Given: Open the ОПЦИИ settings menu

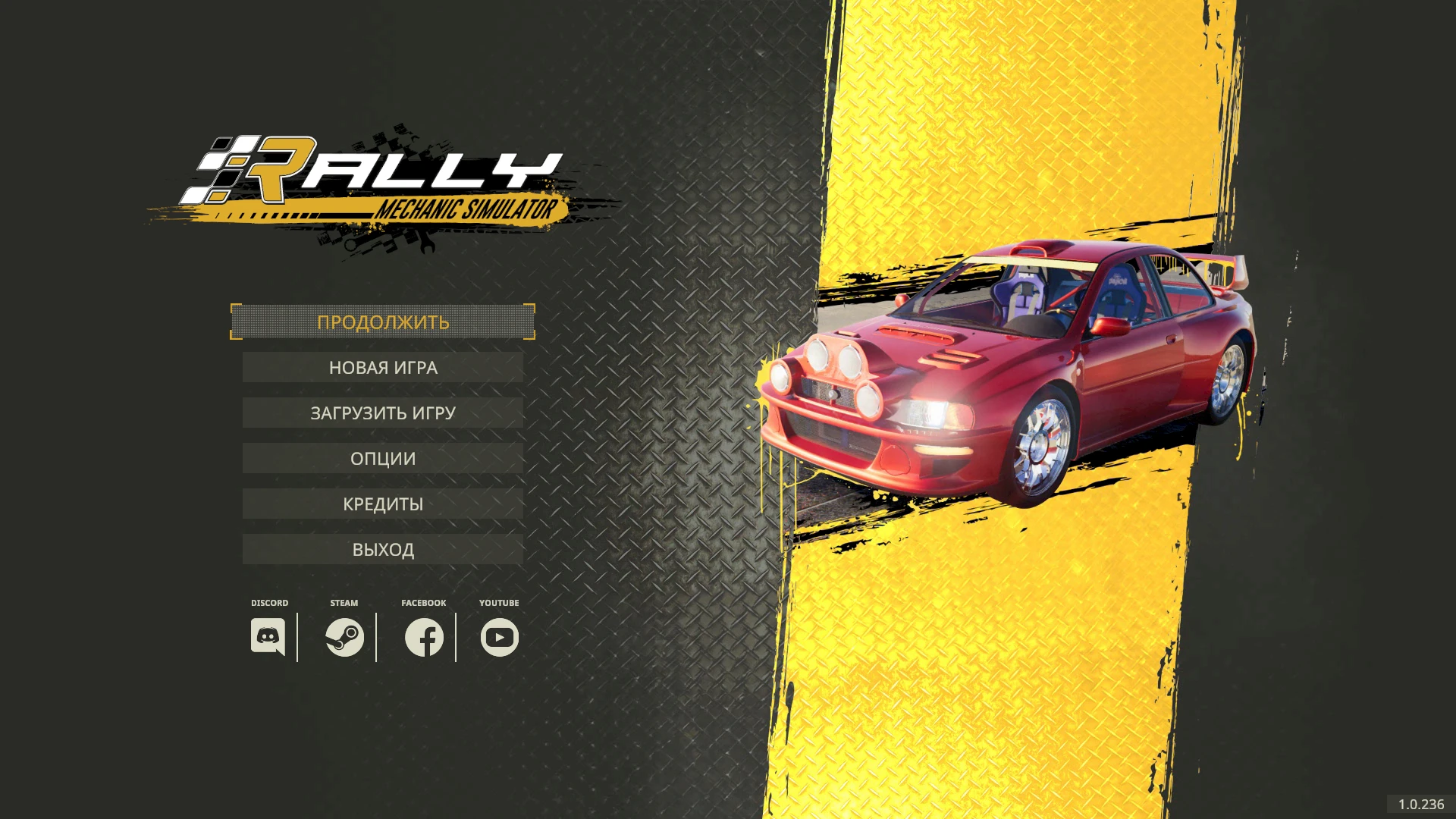Looking at the screenshot, I should click(382, 458).
